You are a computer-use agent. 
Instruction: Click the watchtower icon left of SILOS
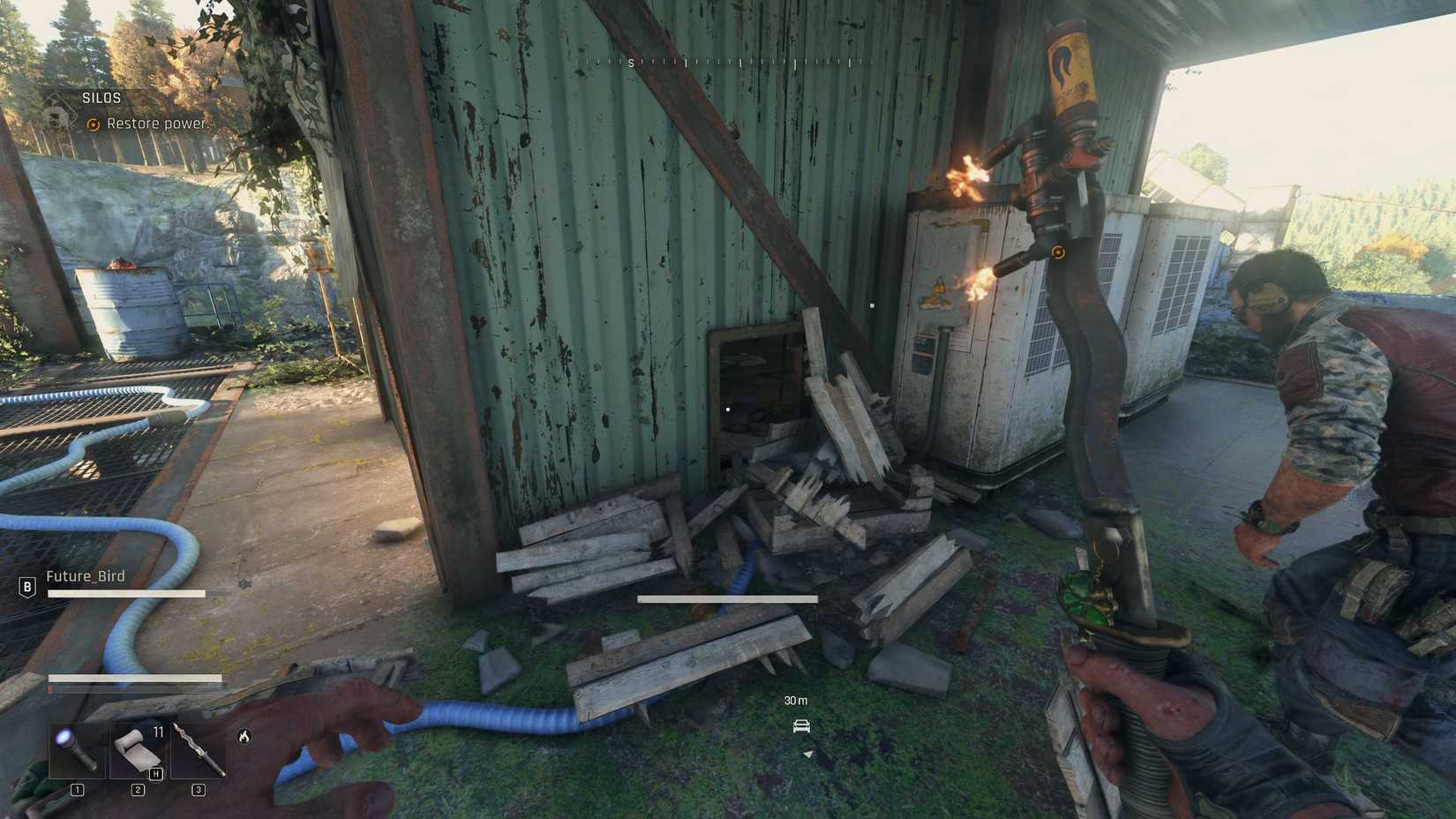point(58,115)
